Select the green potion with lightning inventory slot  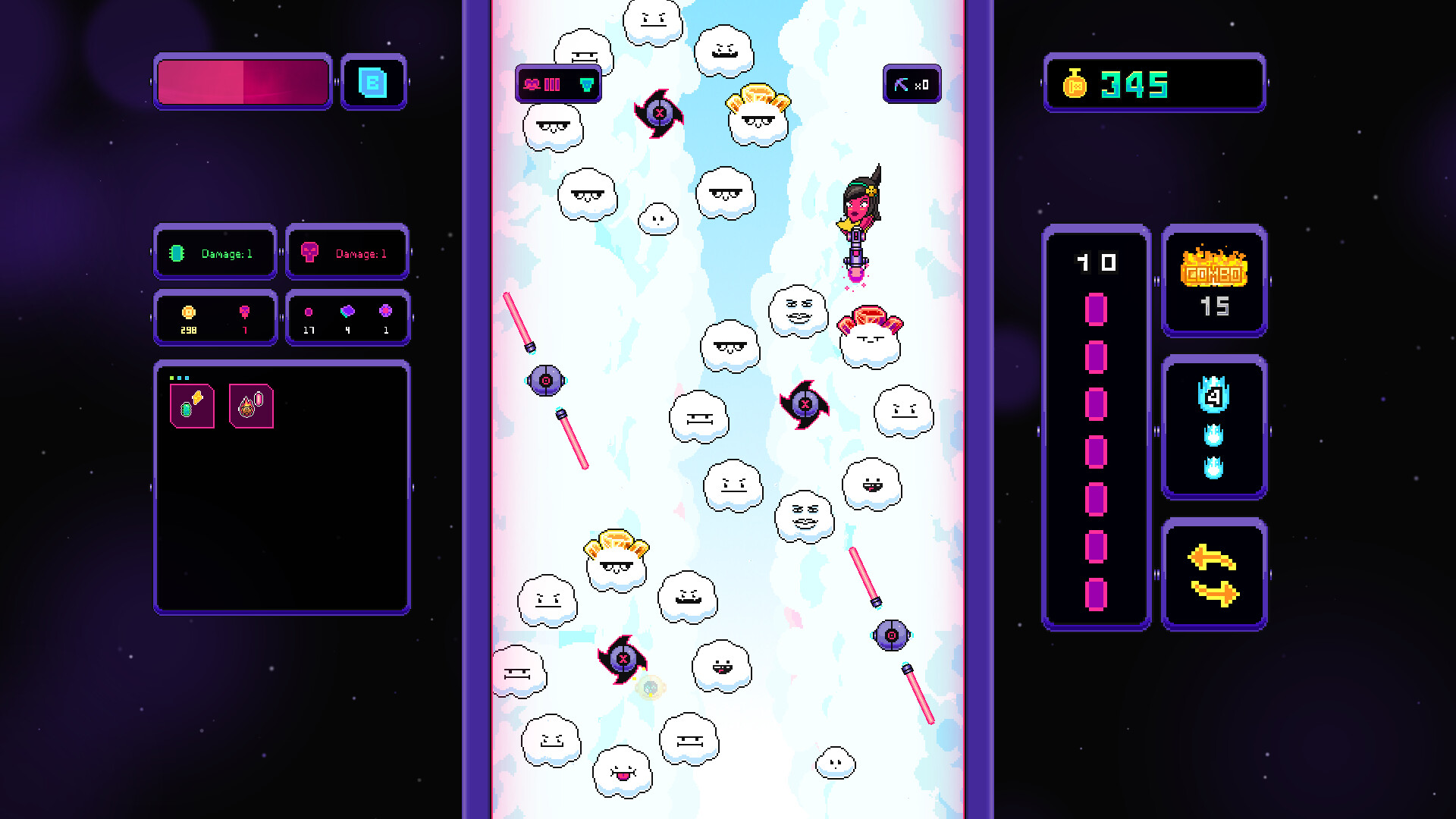click(191, 406)
